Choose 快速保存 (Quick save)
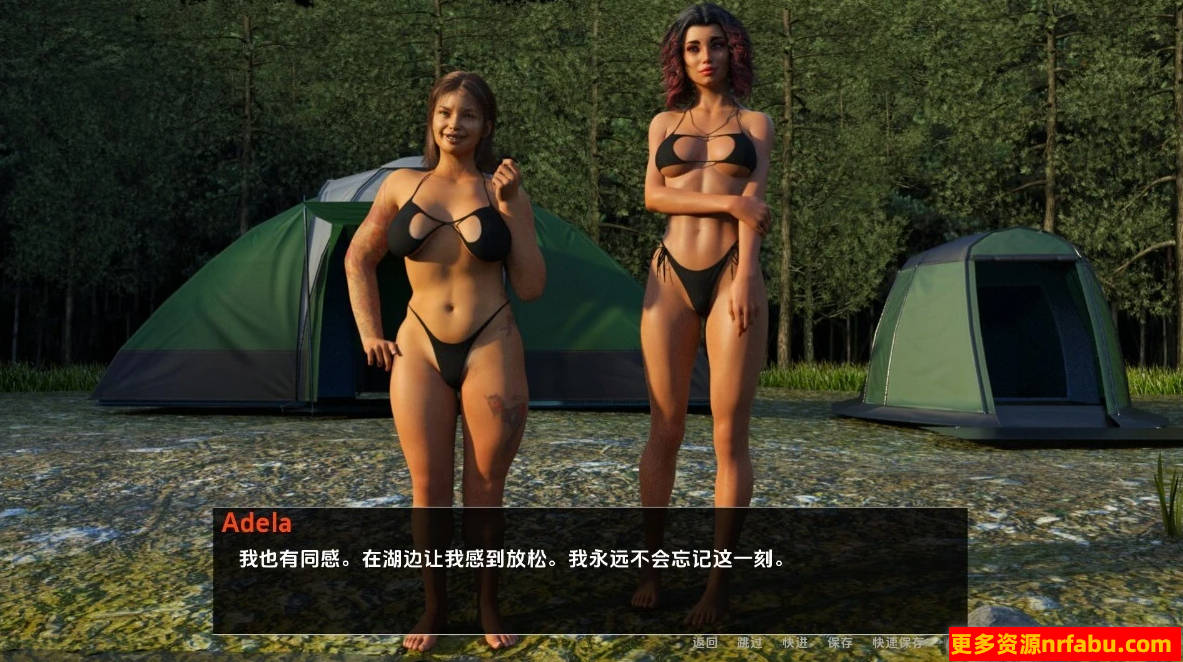This screenshot has height=662, width=1183. 897,643
